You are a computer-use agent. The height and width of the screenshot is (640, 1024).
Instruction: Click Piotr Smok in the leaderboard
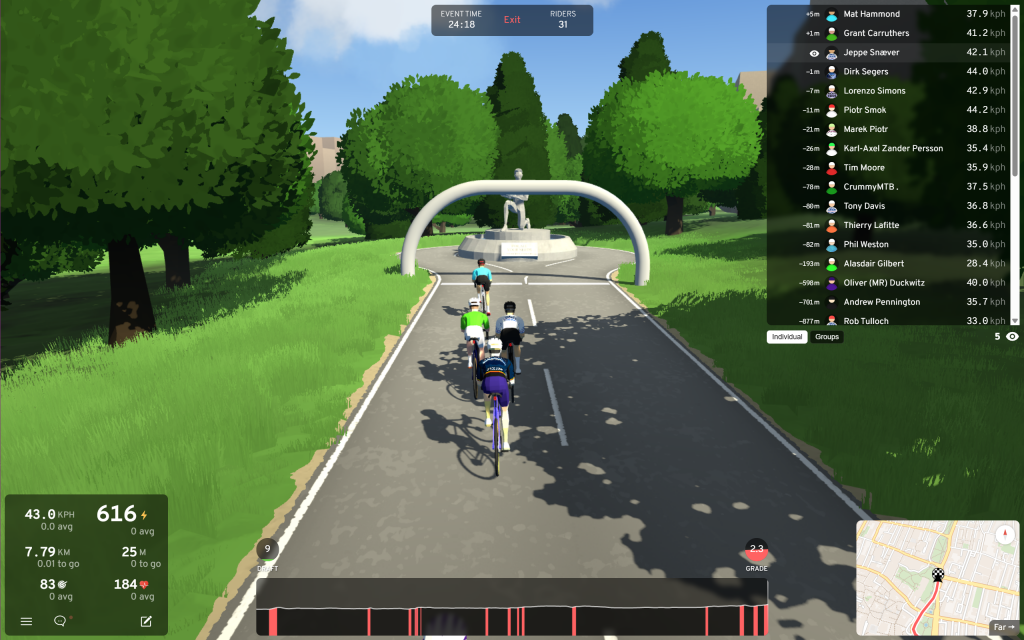[x=864, y=110]
